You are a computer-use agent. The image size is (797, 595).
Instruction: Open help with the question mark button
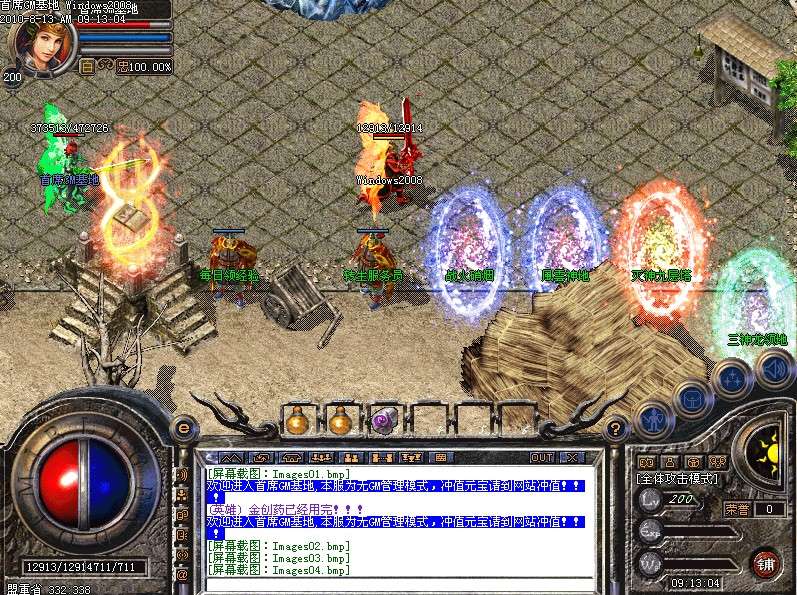(x=617, y=426)
